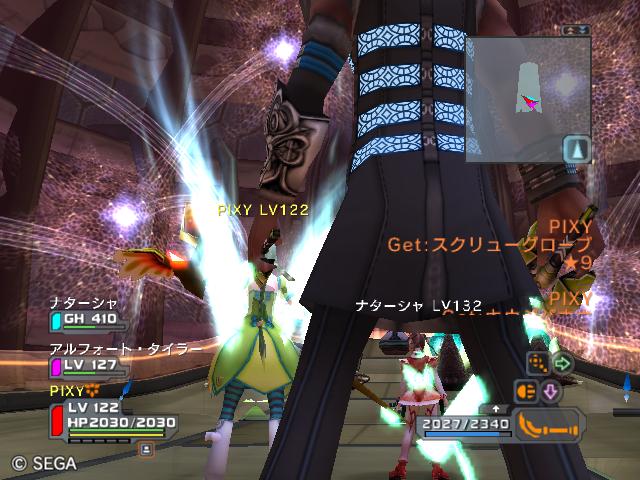Click the minimap zoom toggle above the map

coord(575,31)
